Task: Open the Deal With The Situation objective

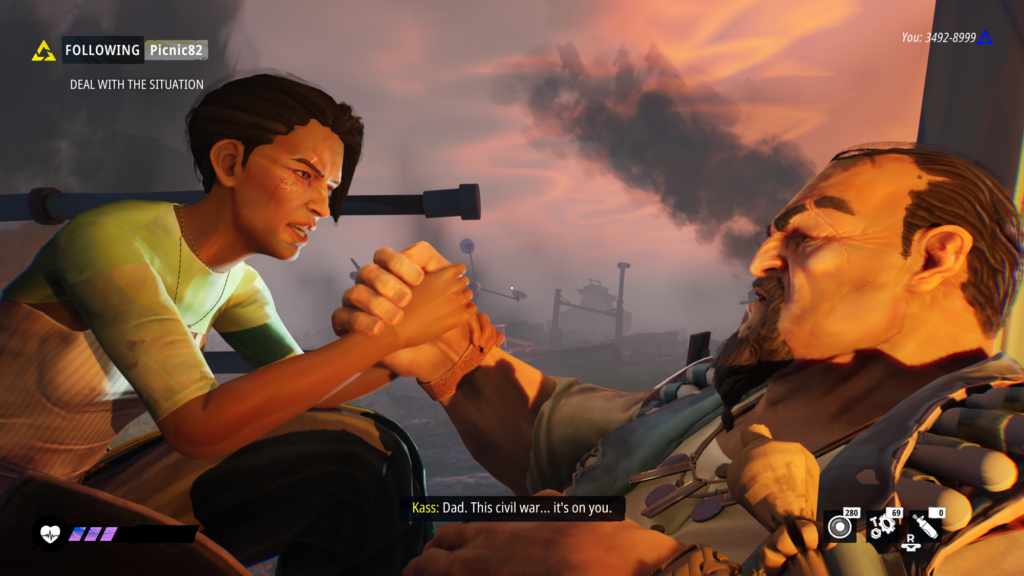Action: point(136,85)
